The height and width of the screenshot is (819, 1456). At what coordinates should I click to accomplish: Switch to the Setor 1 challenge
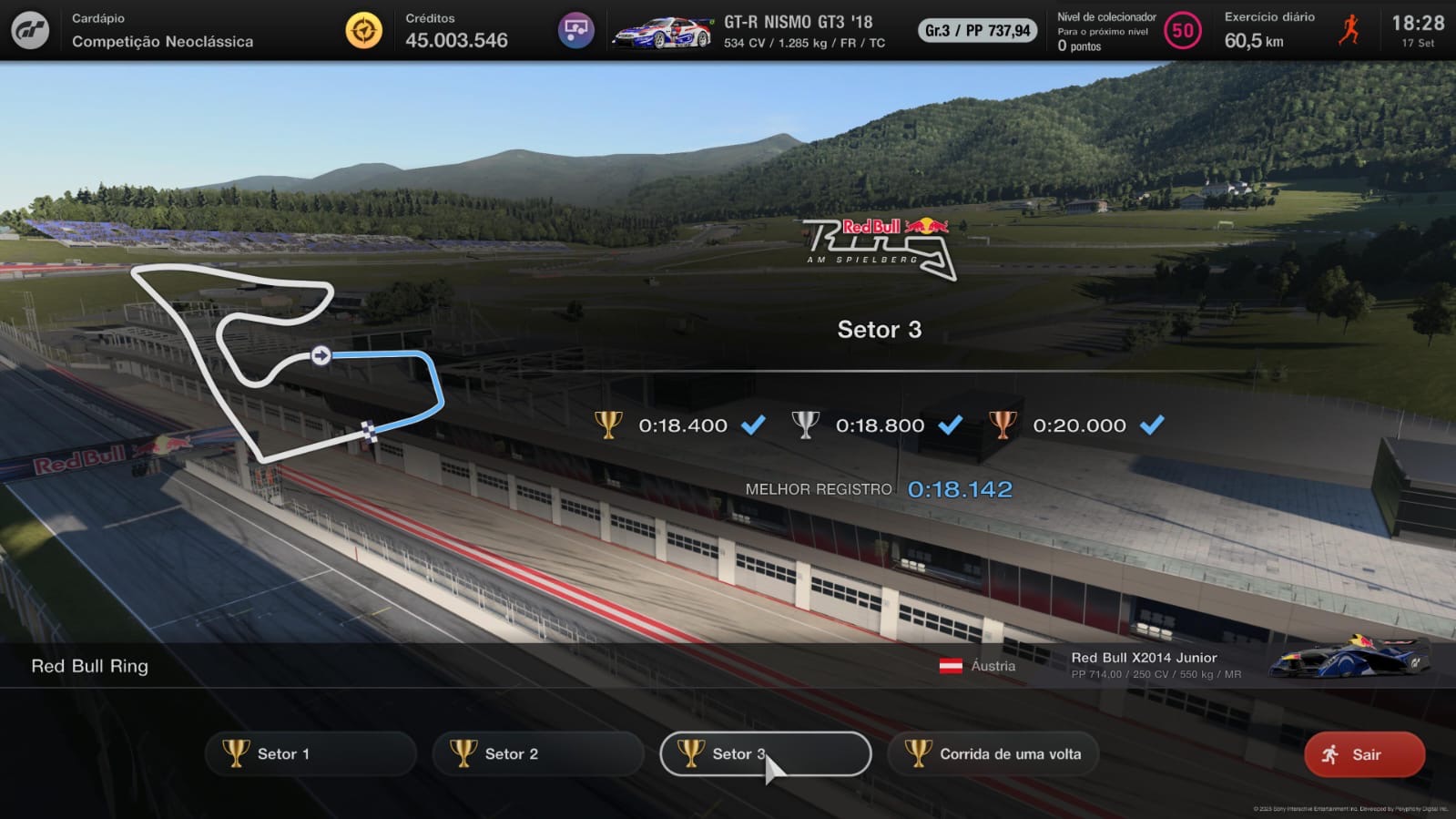[311, 753]
